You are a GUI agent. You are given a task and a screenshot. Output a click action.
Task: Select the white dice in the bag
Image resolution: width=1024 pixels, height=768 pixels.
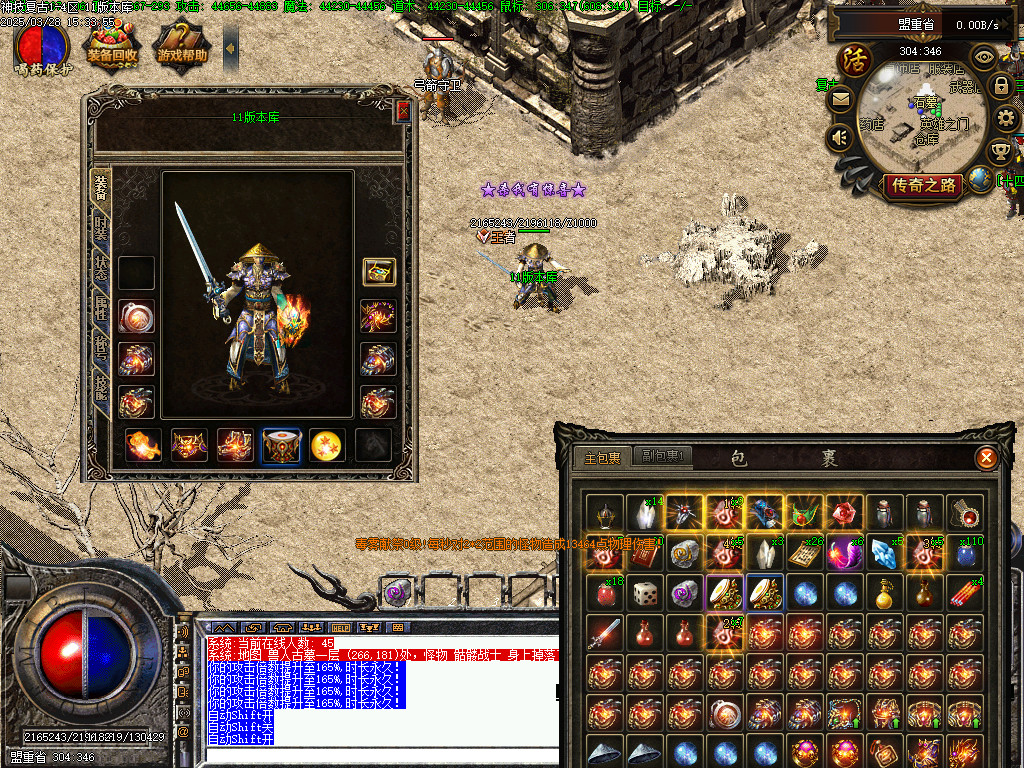point(644,594)
